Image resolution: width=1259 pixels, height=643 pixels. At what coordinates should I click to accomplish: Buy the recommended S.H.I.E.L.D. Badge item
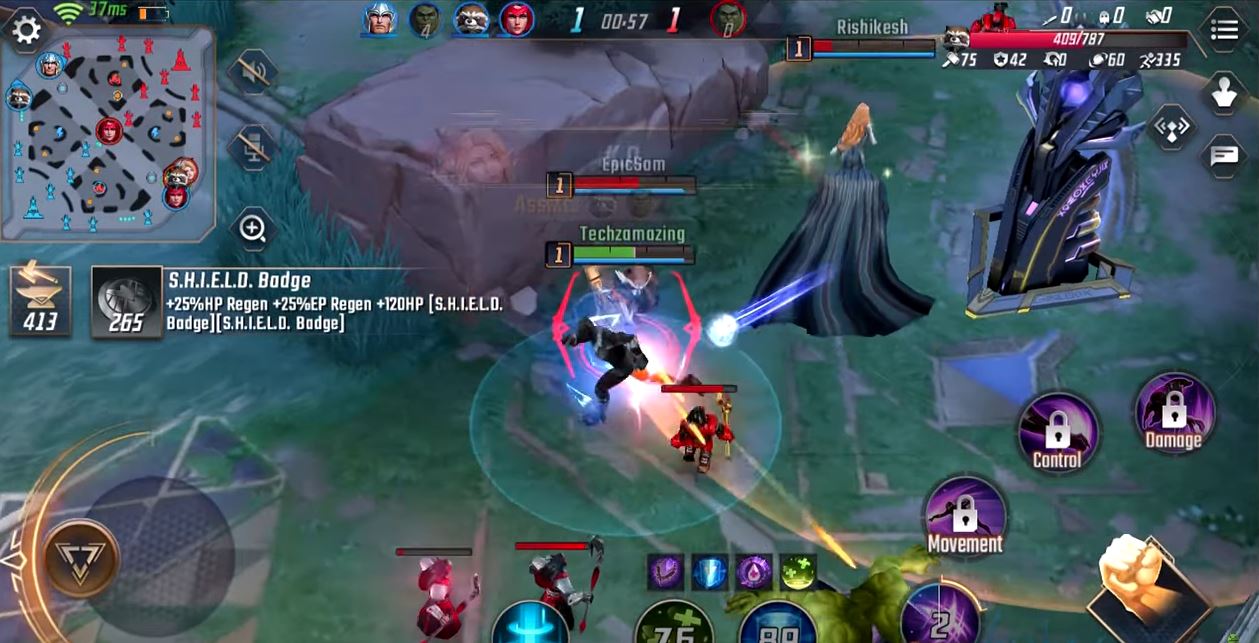tap(127, 300)
